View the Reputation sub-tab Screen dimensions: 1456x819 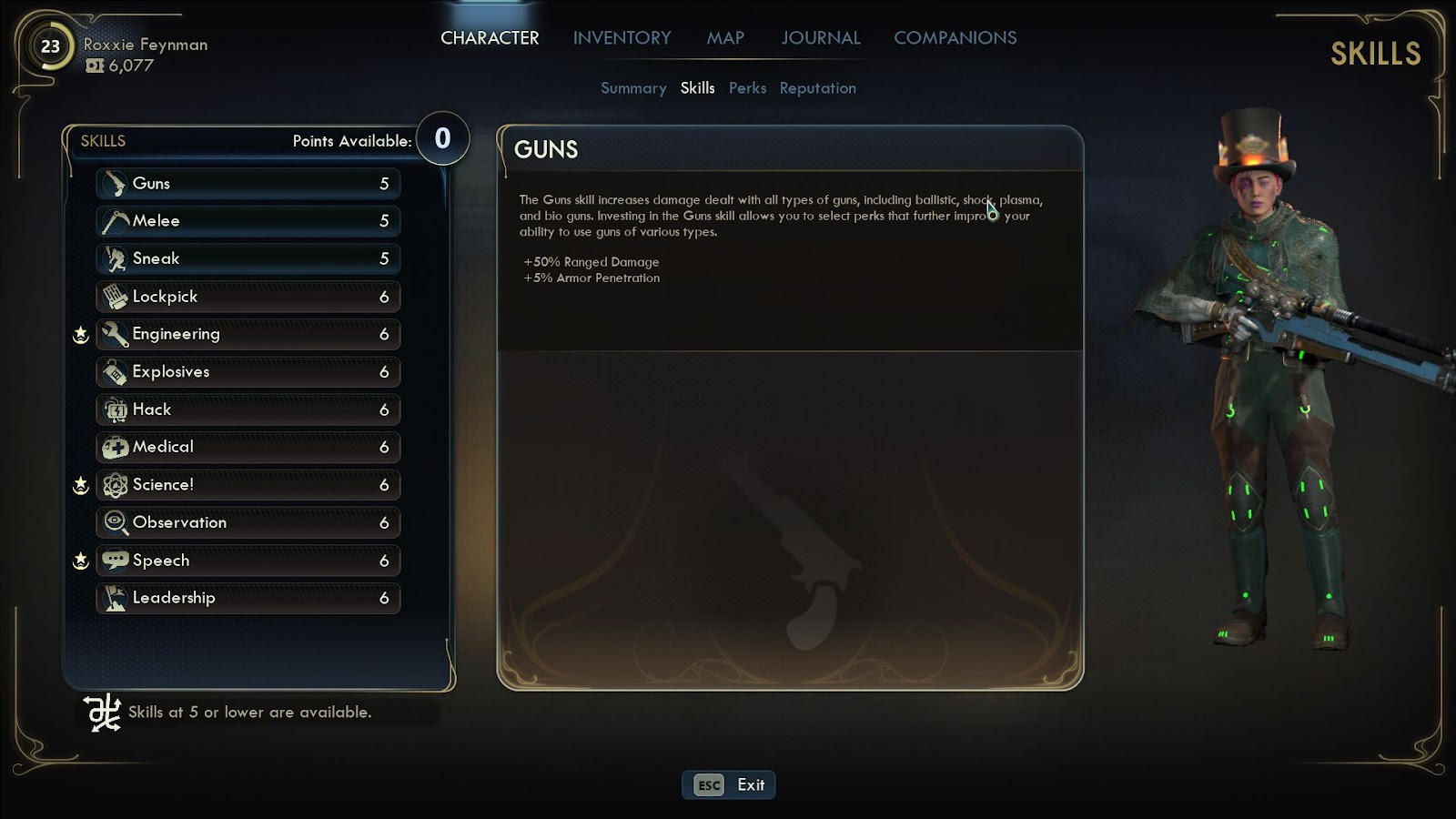[x=817, y=88]
